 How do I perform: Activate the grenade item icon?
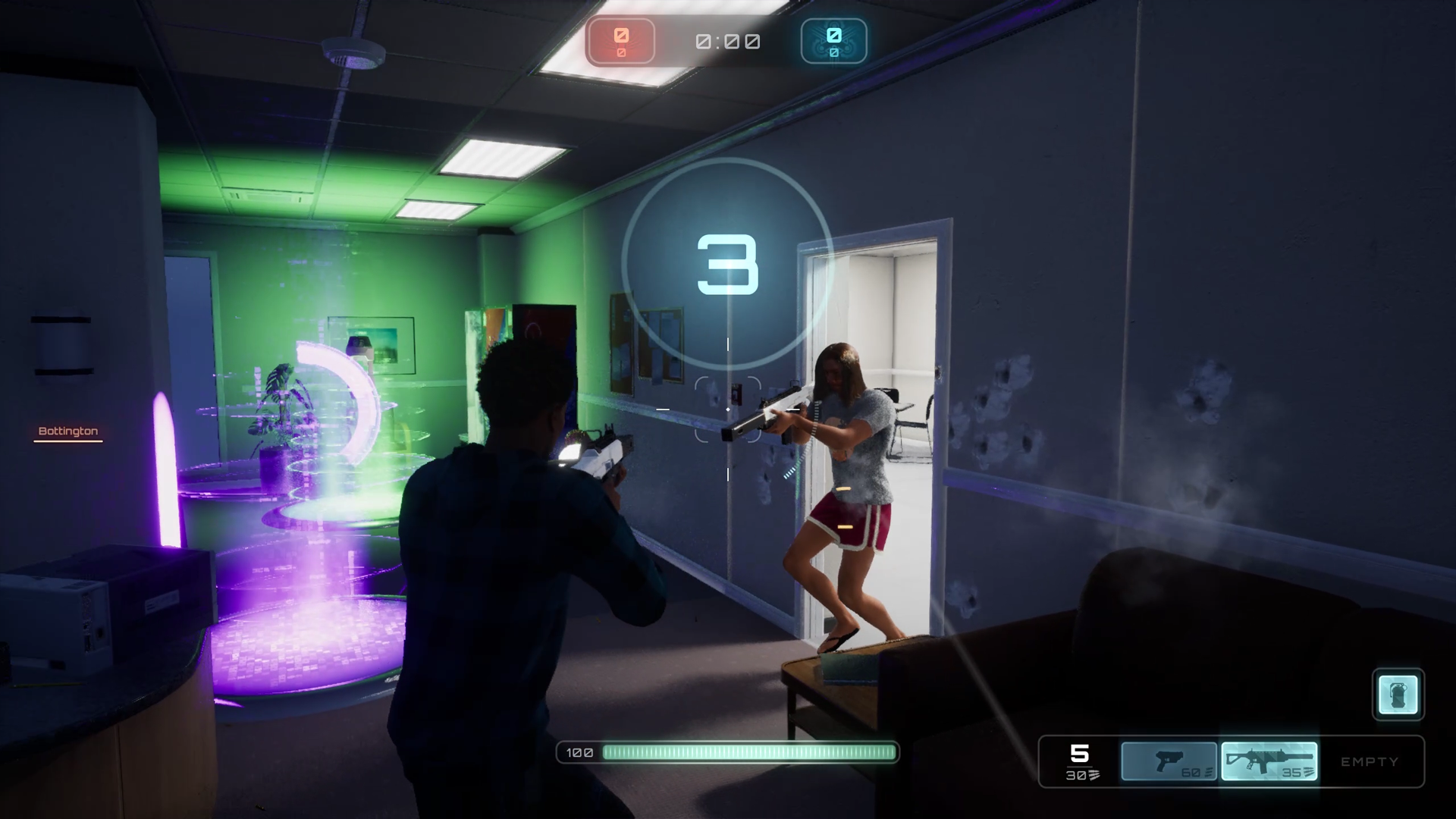click(x=1398, y=694)
